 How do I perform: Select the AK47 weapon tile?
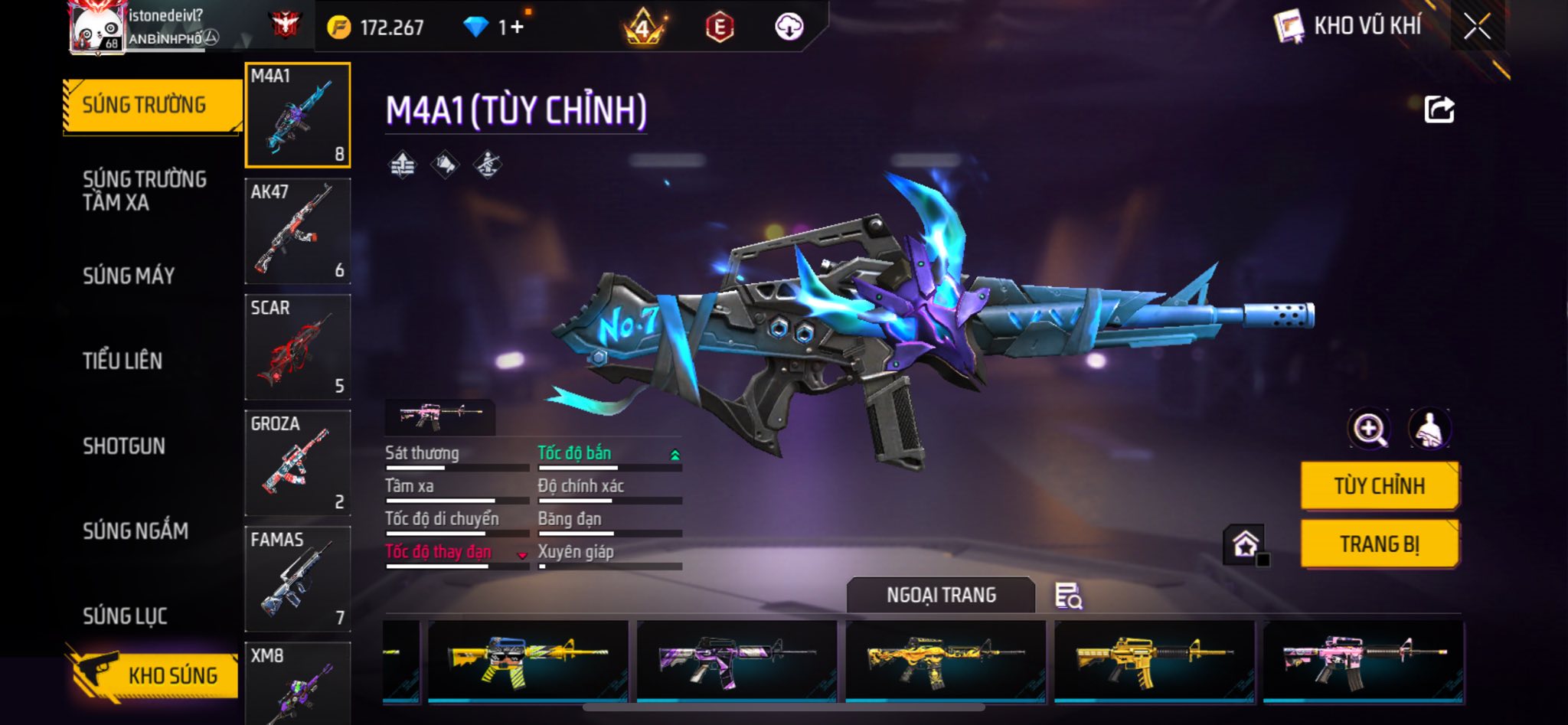[298, 231]
